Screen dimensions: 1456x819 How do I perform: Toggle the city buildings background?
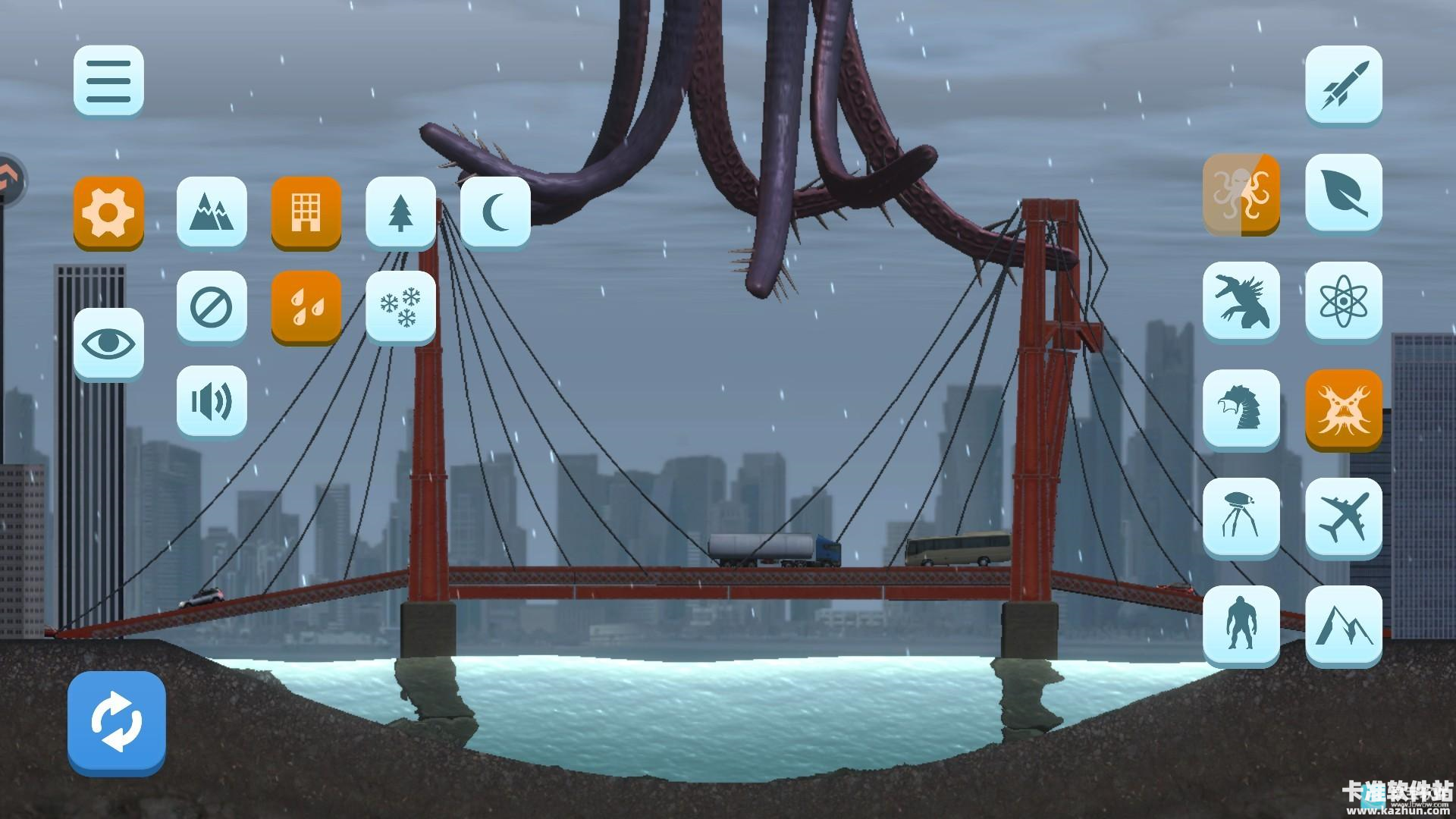point(306,212)
